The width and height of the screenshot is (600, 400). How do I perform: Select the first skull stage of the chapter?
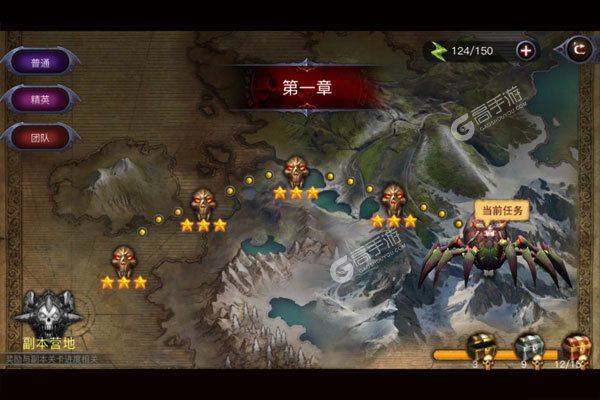pyautogui.click(x=123, y=261)
